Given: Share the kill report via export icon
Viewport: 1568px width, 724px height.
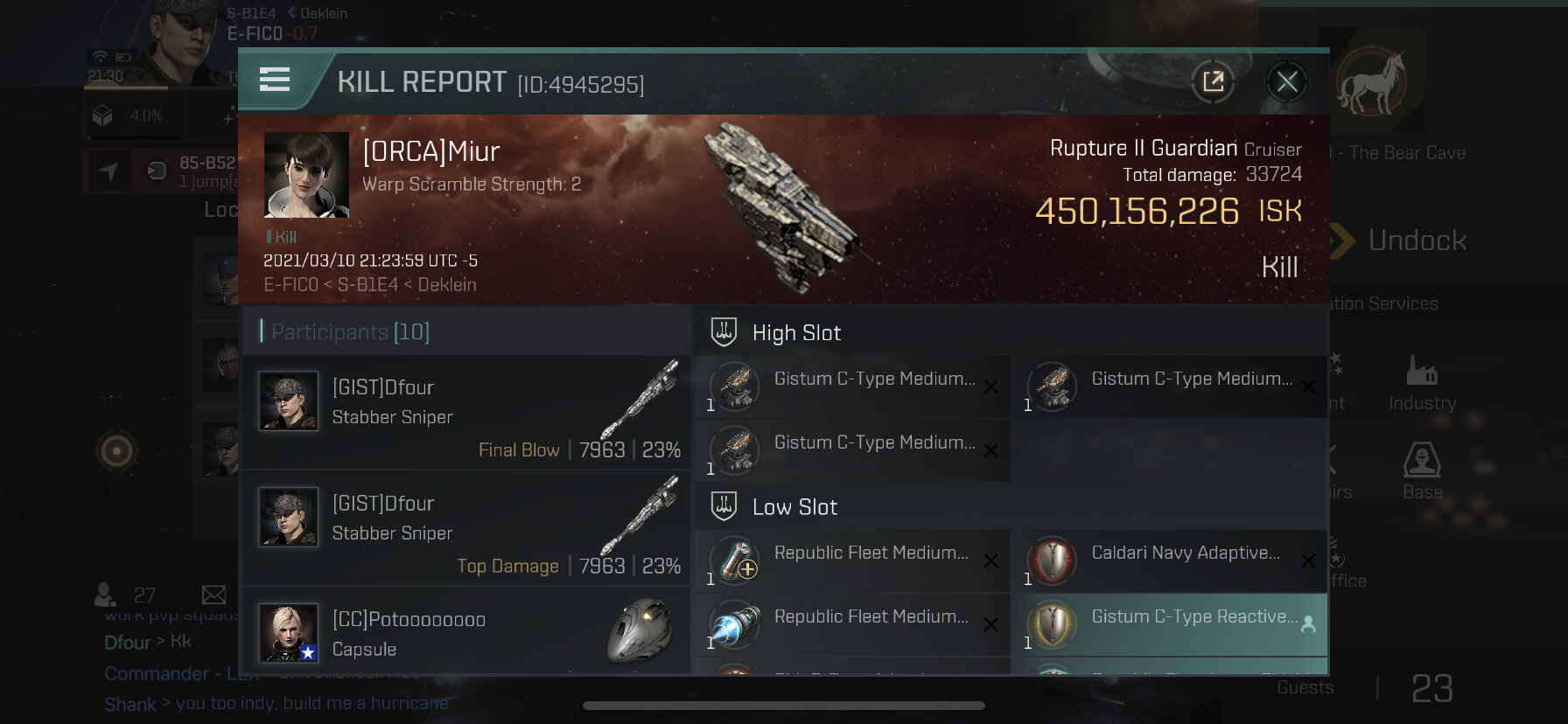Looking at the screenshot, I should coord(1213,82).
